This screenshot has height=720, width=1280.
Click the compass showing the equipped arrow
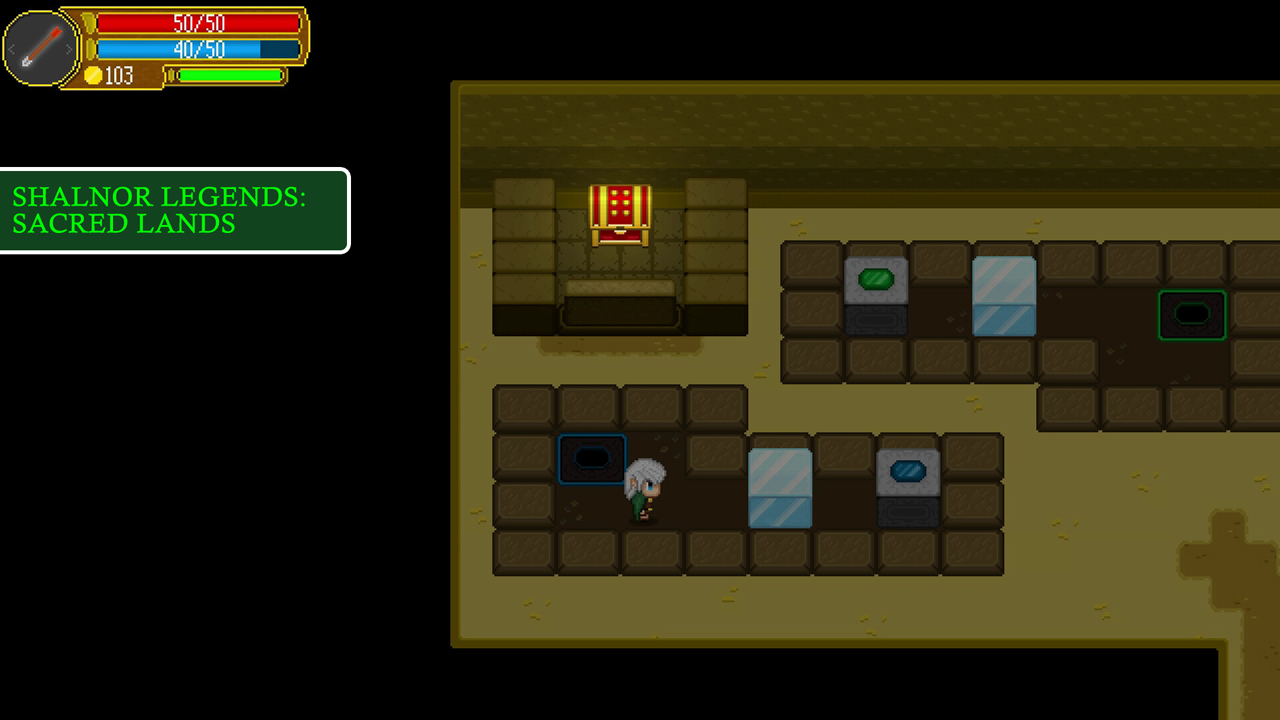[40, 48]
